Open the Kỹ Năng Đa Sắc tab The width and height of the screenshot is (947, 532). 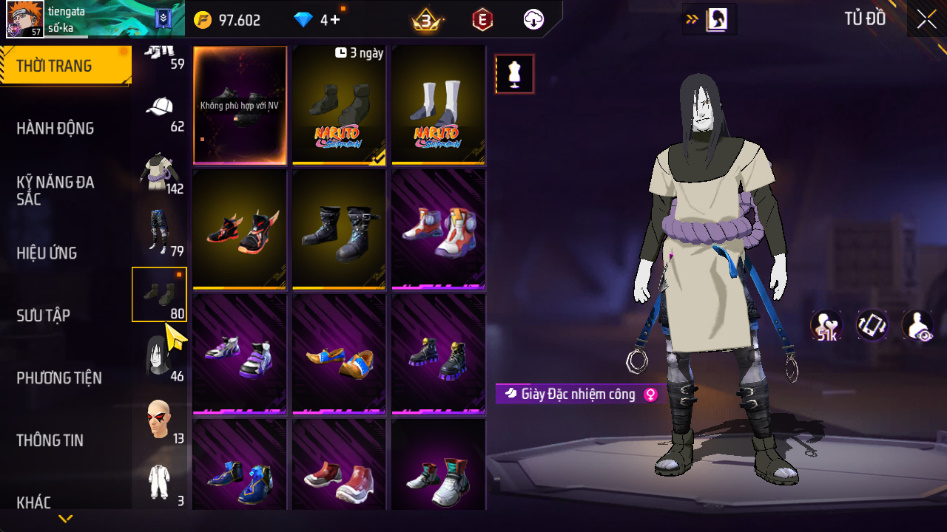56,190
